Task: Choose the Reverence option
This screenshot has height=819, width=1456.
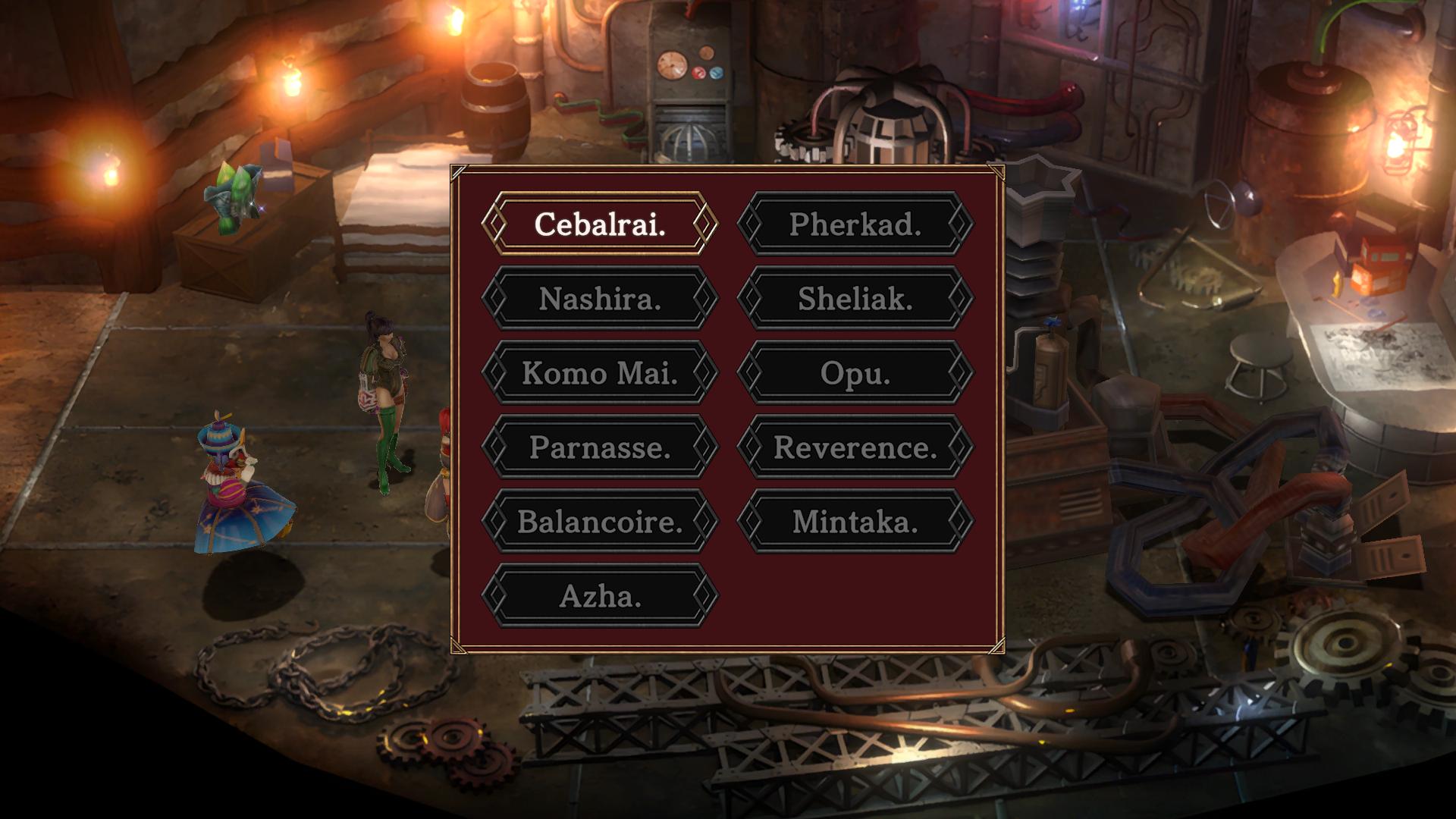Action: tap(855, 447)
